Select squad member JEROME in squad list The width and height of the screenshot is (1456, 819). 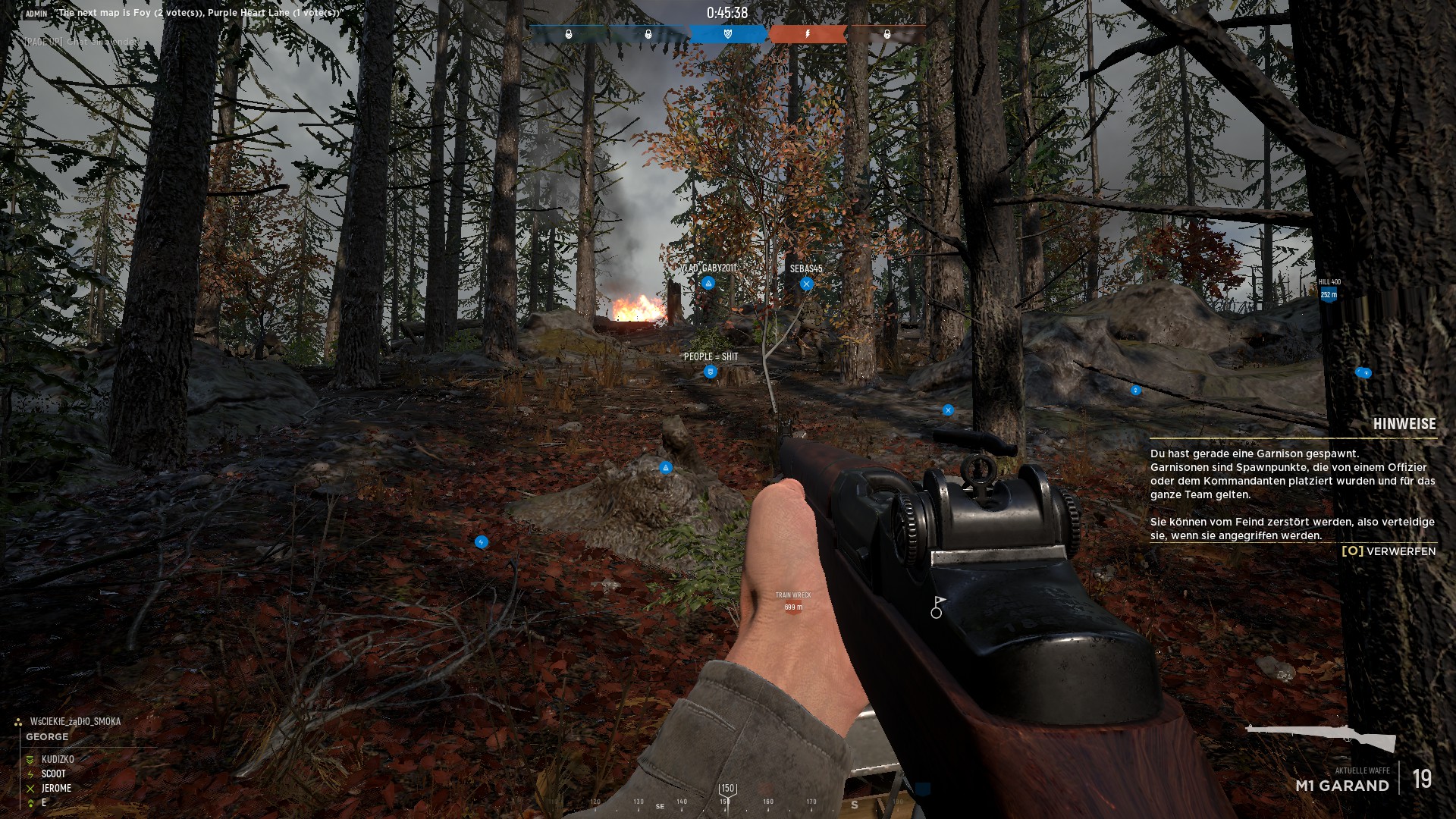[x=56, y=788]
